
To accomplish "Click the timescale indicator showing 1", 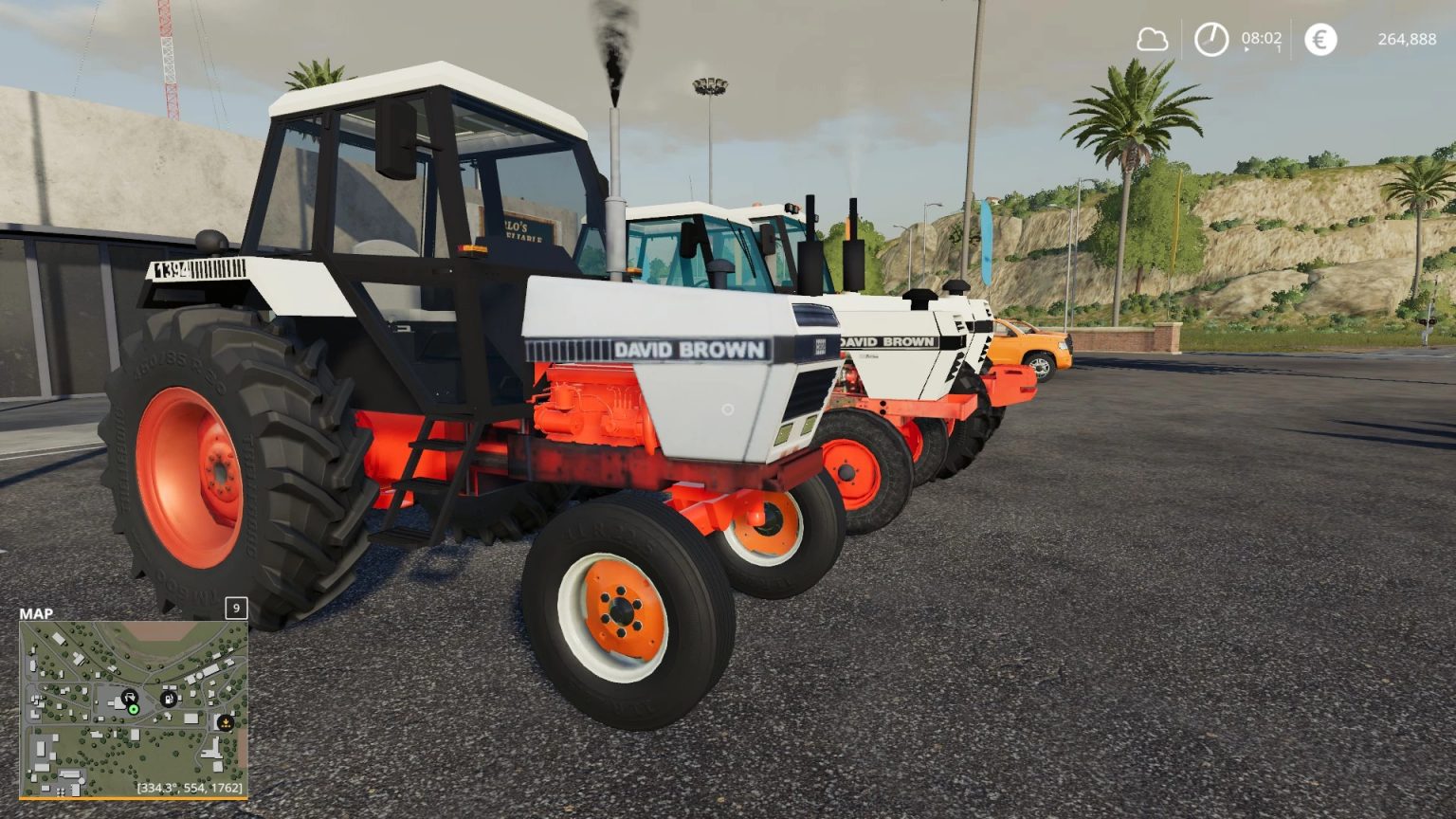I will point(1279,48).
